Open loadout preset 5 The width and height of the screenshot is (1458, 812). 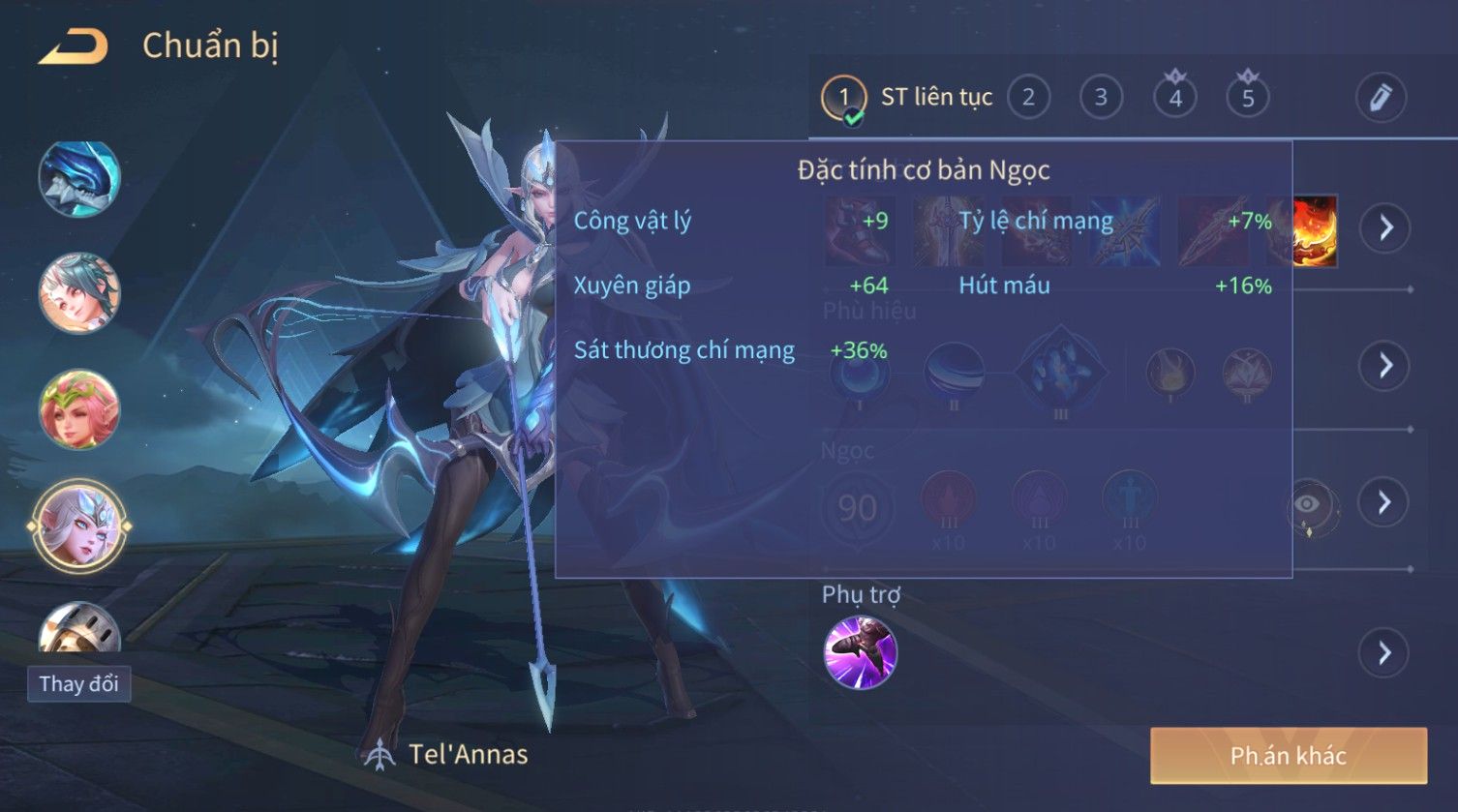click(1248, 97)
